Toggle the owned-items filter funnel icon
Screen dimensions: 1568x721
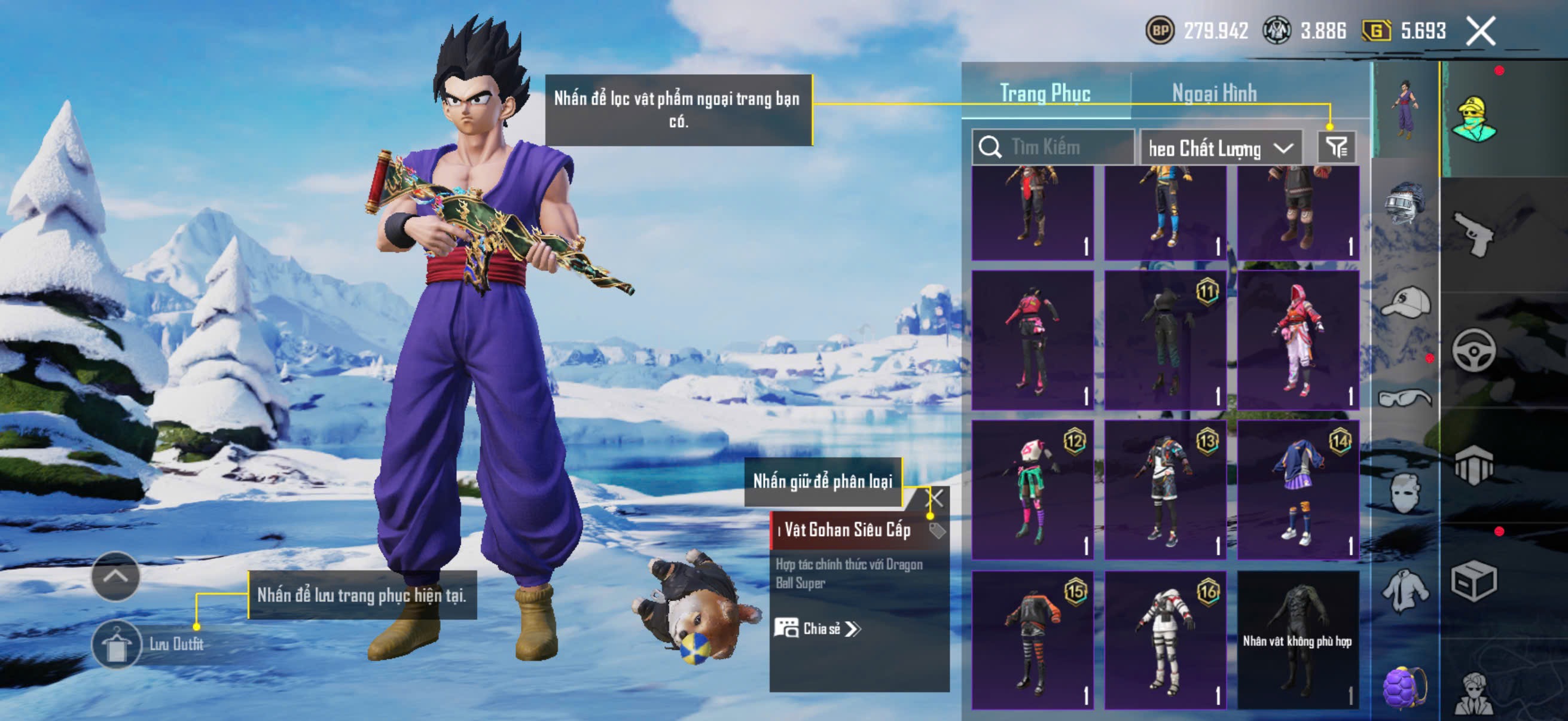tap(1337, 147)
